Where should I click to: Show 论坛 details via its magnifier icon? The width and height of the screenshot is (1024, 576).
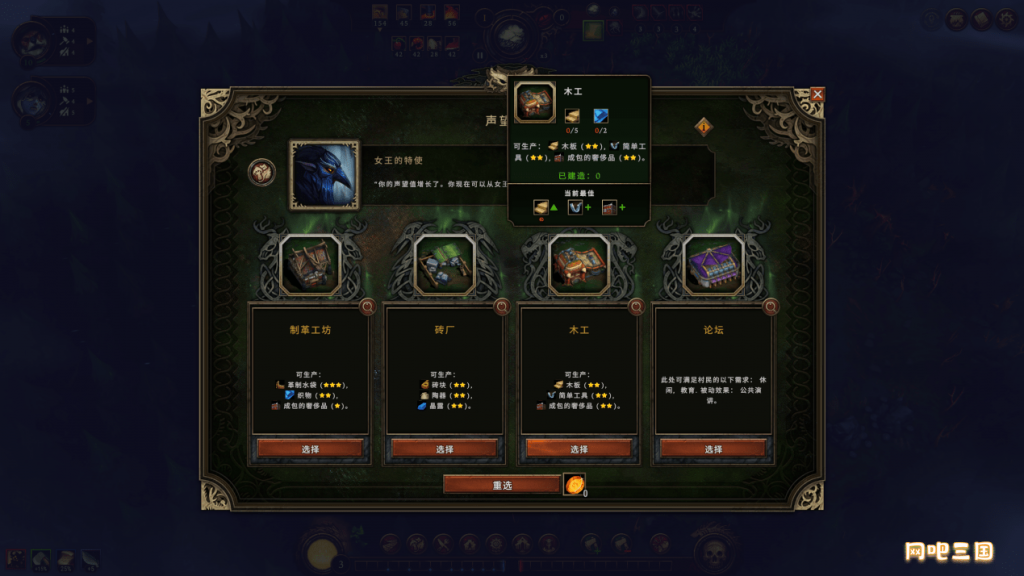pyautogui.click(x=770, y=307)
